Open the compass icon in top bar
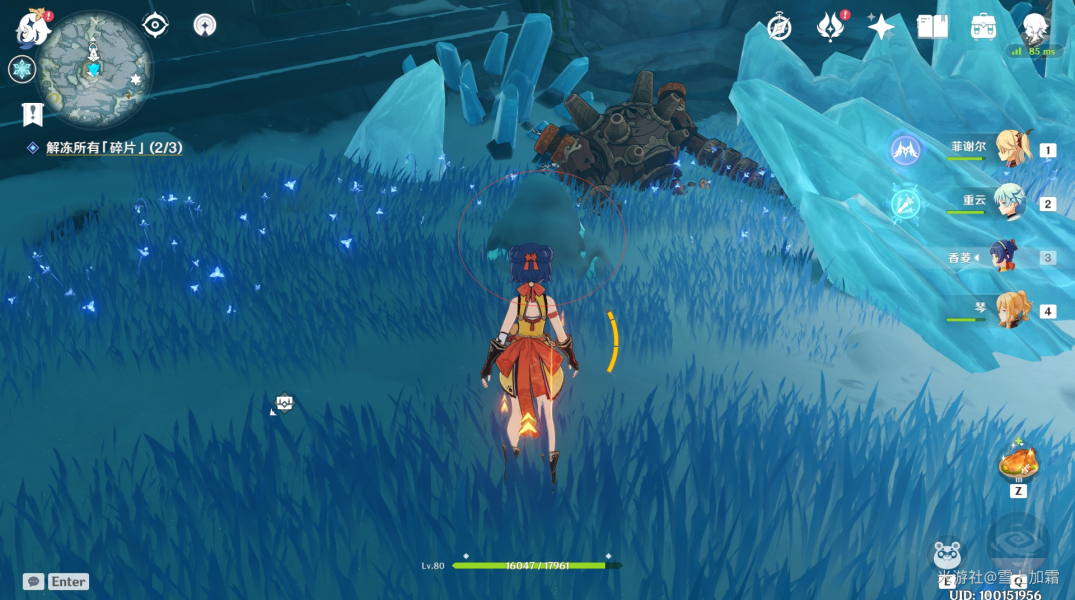The image size is (1075, 600). (x=780, y=27)
